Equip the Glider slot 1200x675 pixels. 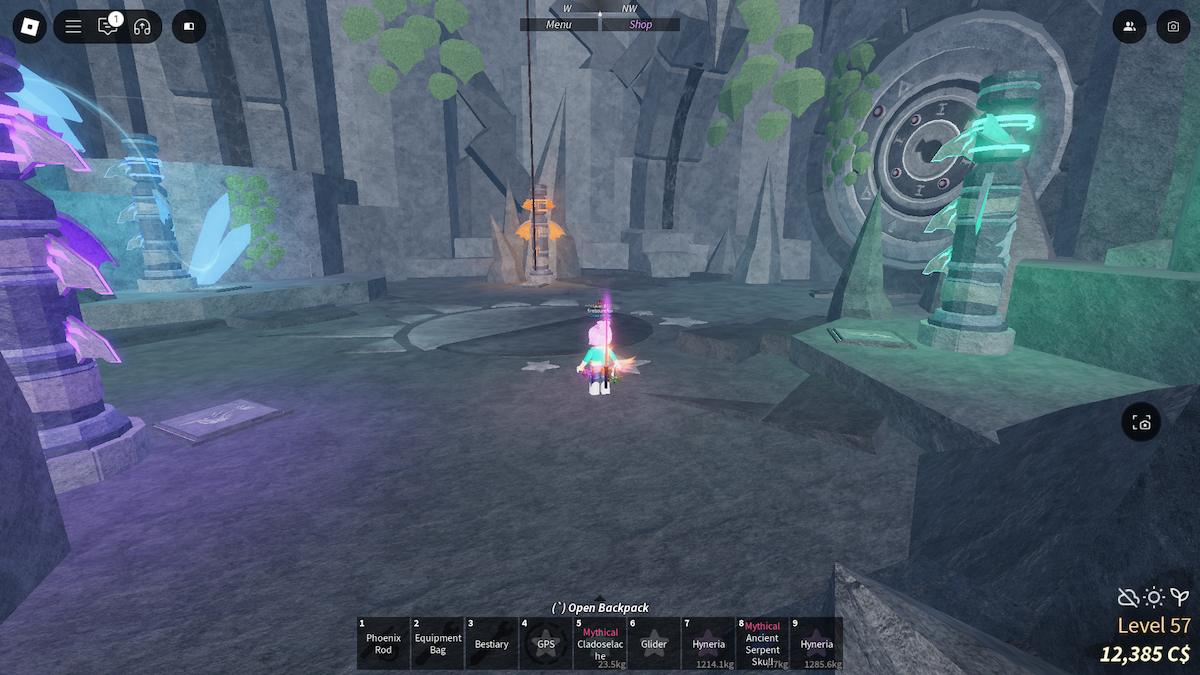click(654, 644)
